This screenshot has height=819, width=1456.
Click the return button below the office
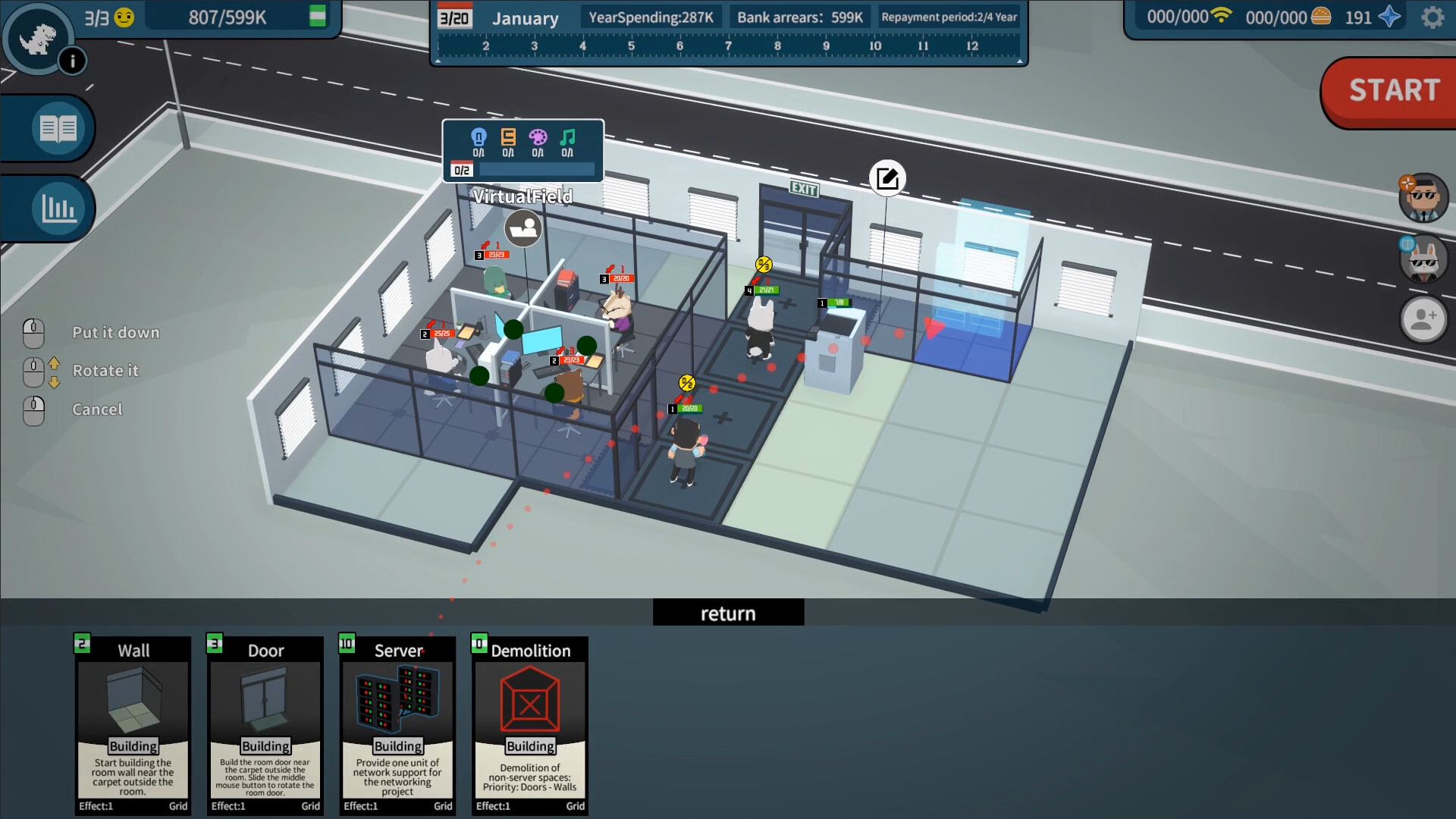tap(728, 612)
